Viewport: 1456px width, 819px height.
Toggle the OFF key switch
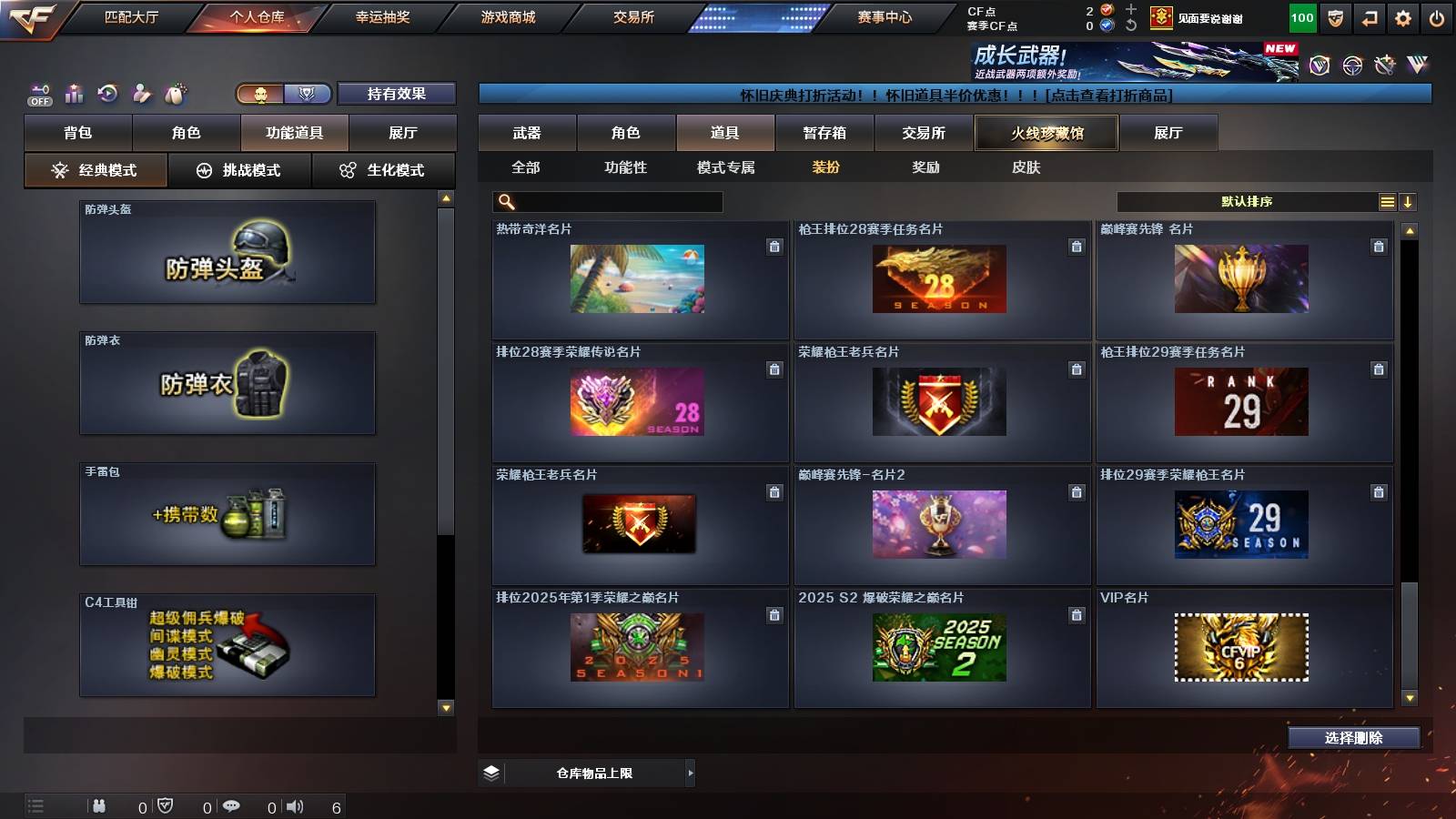tap(39, 94)
